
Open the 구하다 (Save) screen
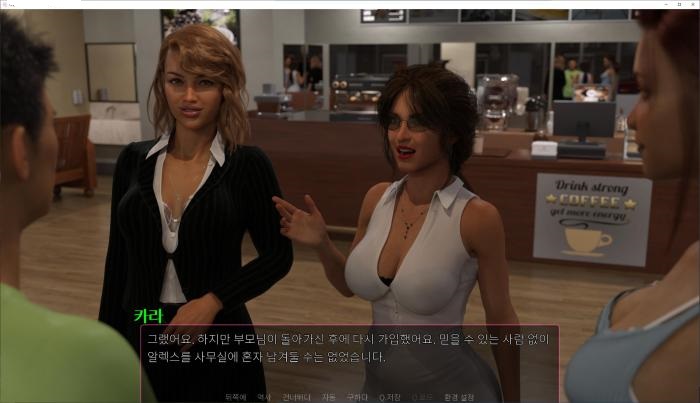356,397
